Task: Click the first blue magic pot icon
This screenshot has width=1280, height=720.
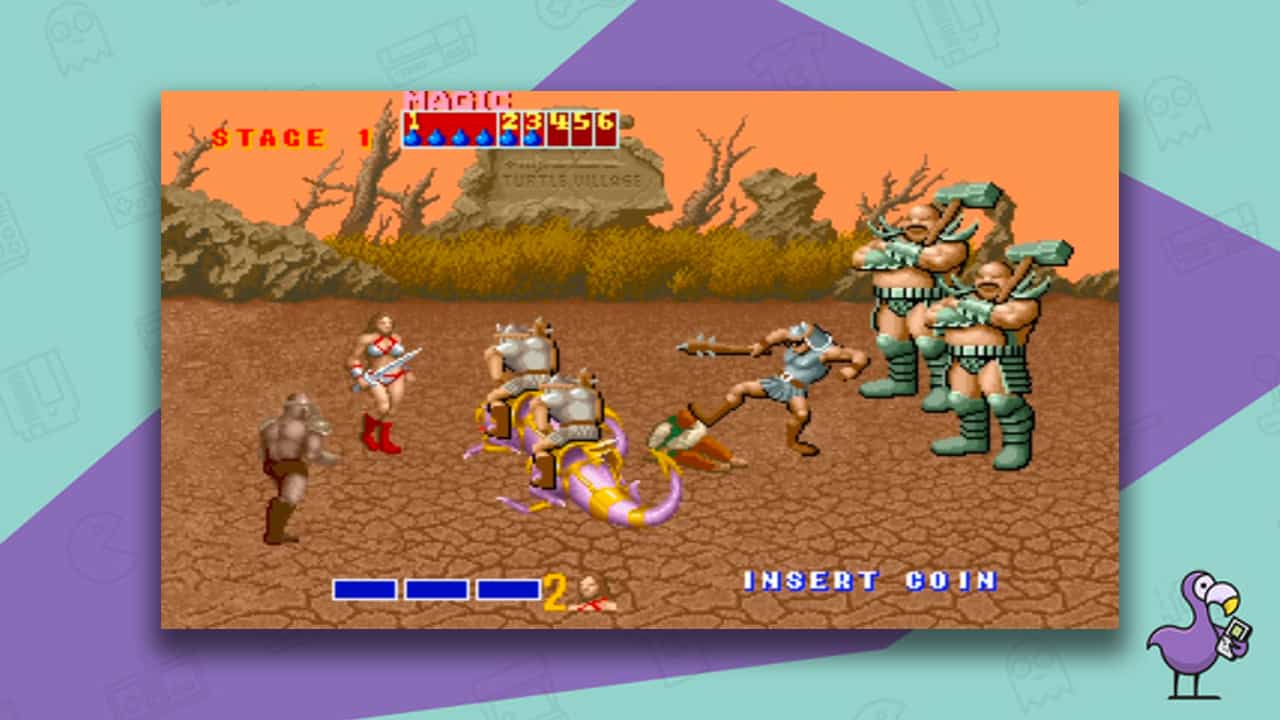Action: [x=412, y=138]
